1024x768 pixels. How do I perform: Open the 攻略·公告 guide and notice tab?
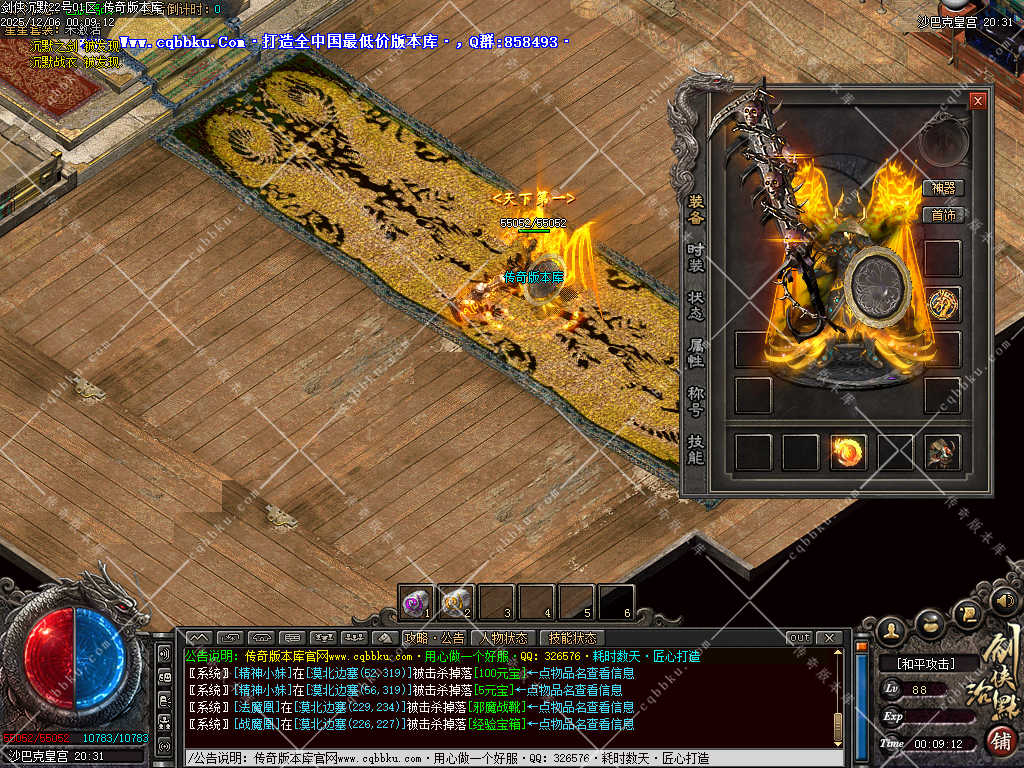click(x=434, y=638)
